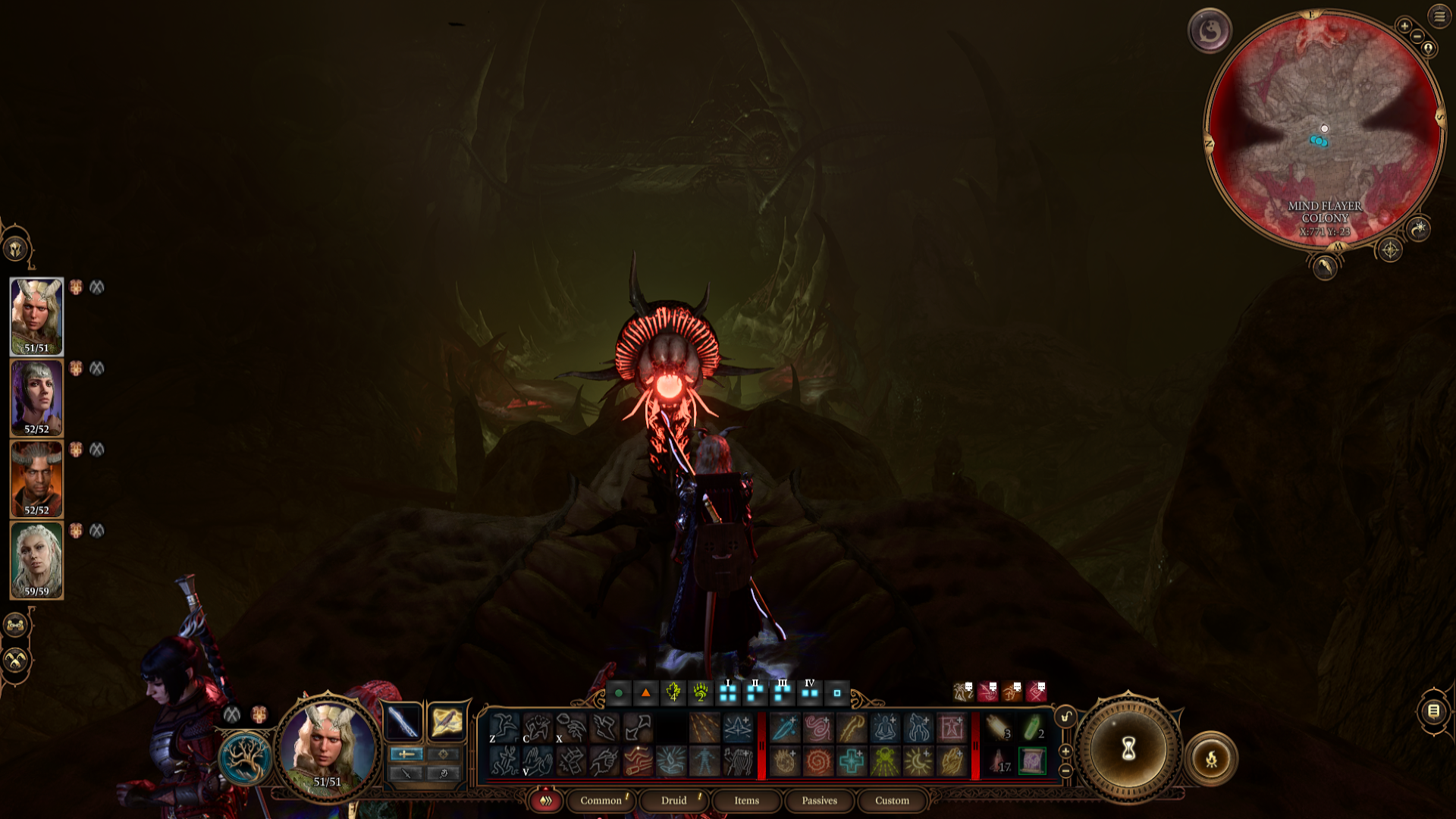1456x819 pixels.
Task: Use the green cross healing spell
Action: [851, 761]
